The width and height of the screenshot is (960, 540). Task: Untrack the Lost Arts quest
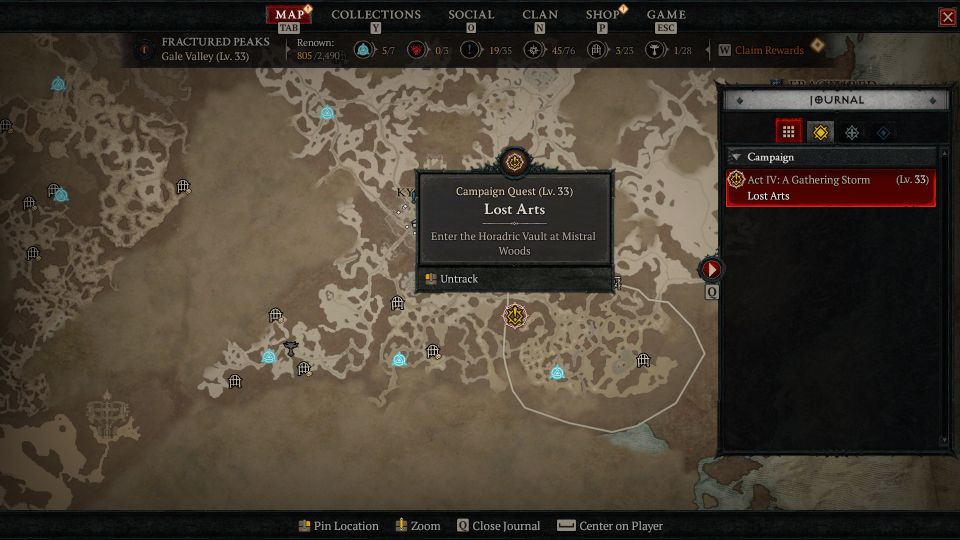(x=458, y=279)
